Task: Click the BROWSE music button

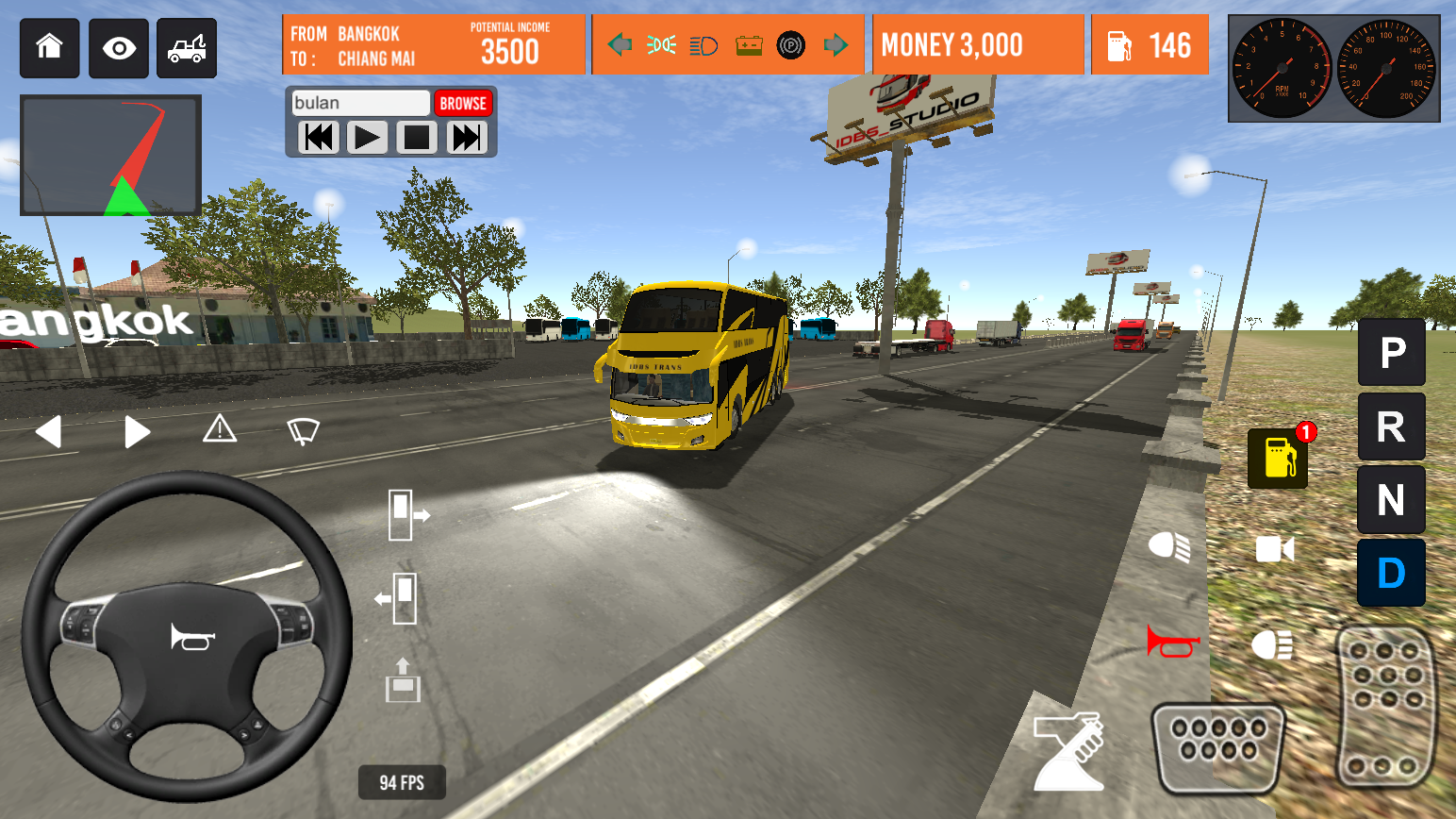Action: [463, 103]
